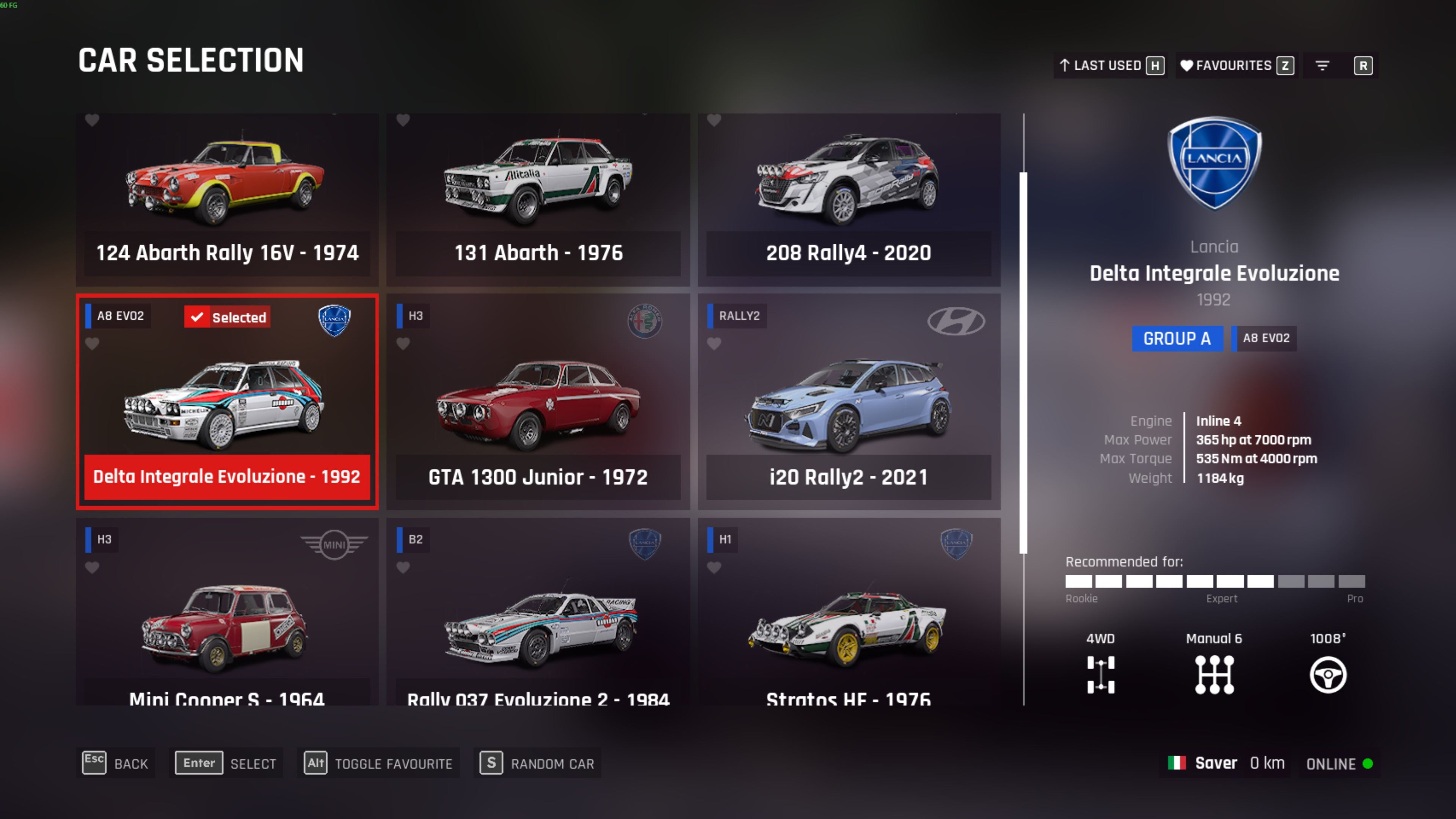Click the car list scrollbar
This screenshot has width=1456, height=819.
[1023, 362]
